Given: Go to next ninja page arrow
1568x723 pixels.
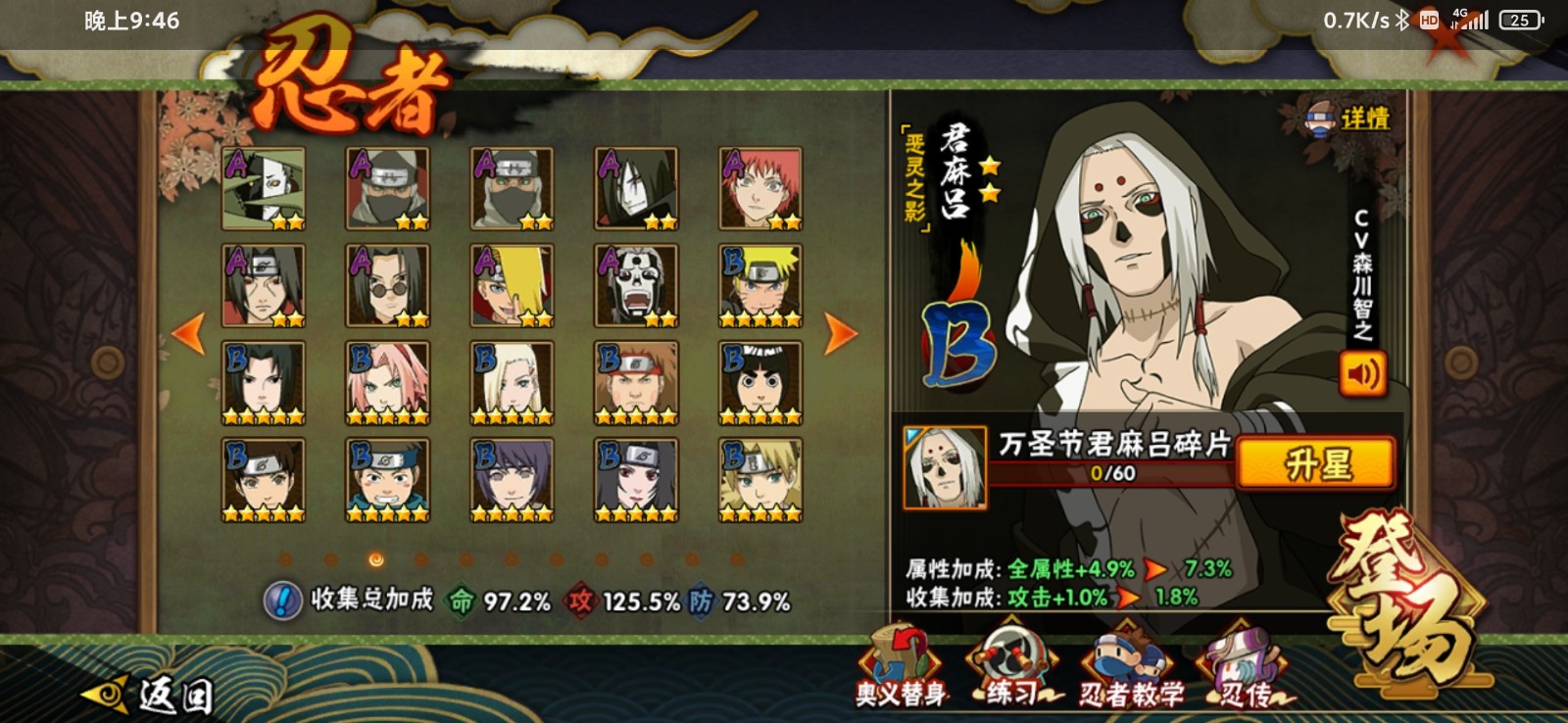Looking at the screenshot, I should click(x=838, y=334).
